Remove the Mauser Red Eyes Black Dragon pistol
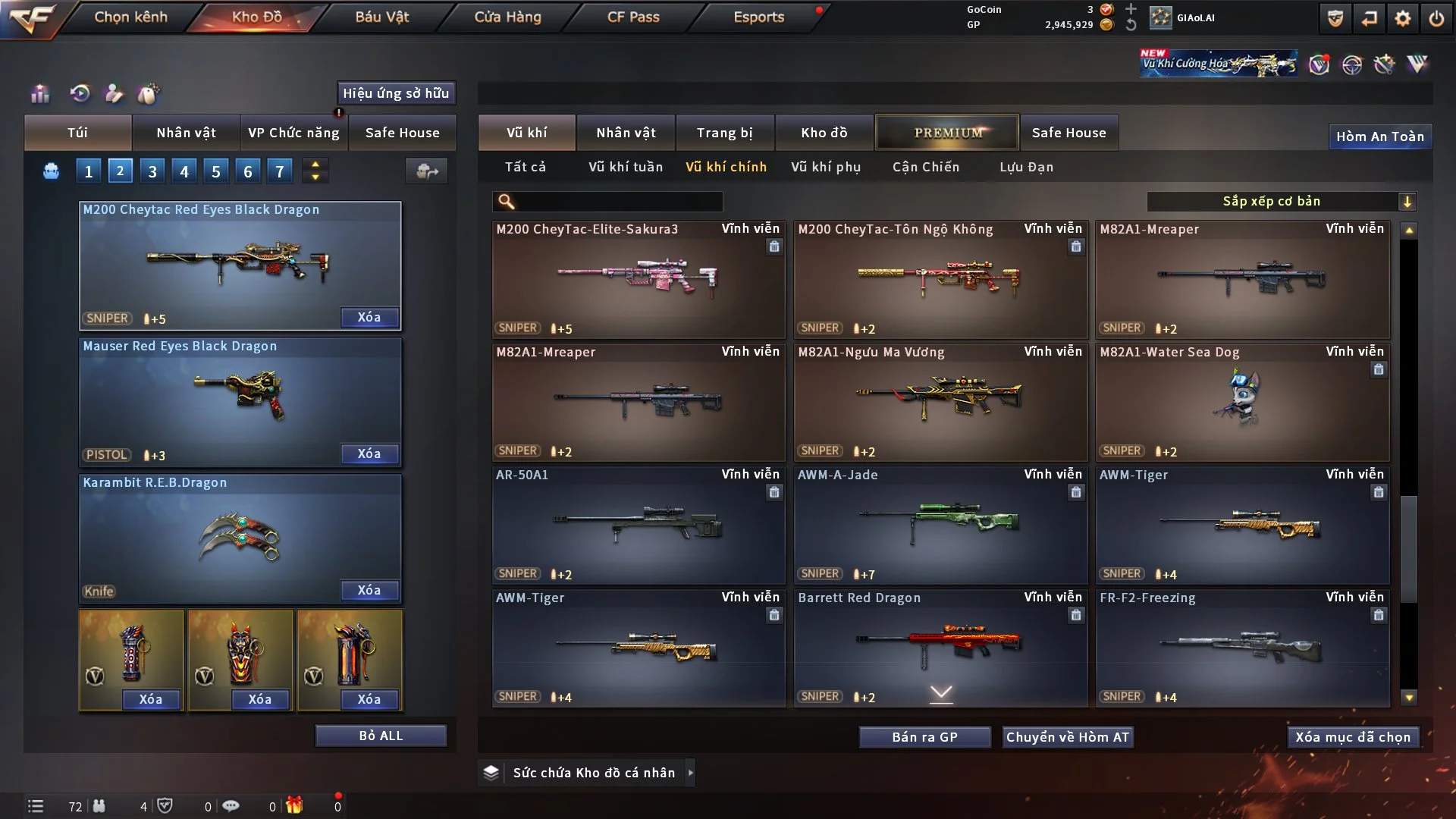Screen dimensions: 1456x819 369,453
